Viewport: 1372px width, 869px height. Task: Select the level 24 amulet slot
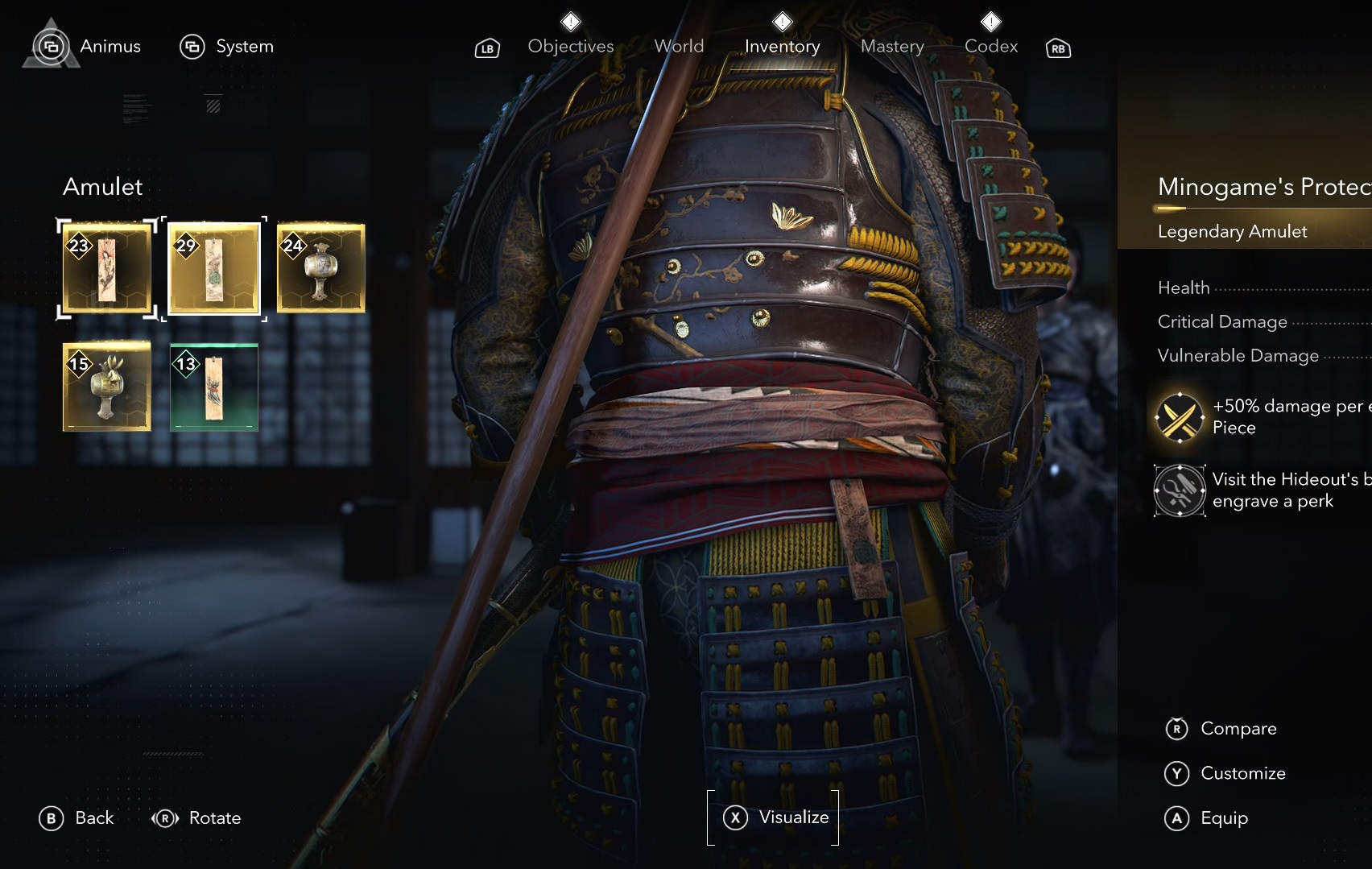coord(320,269)
